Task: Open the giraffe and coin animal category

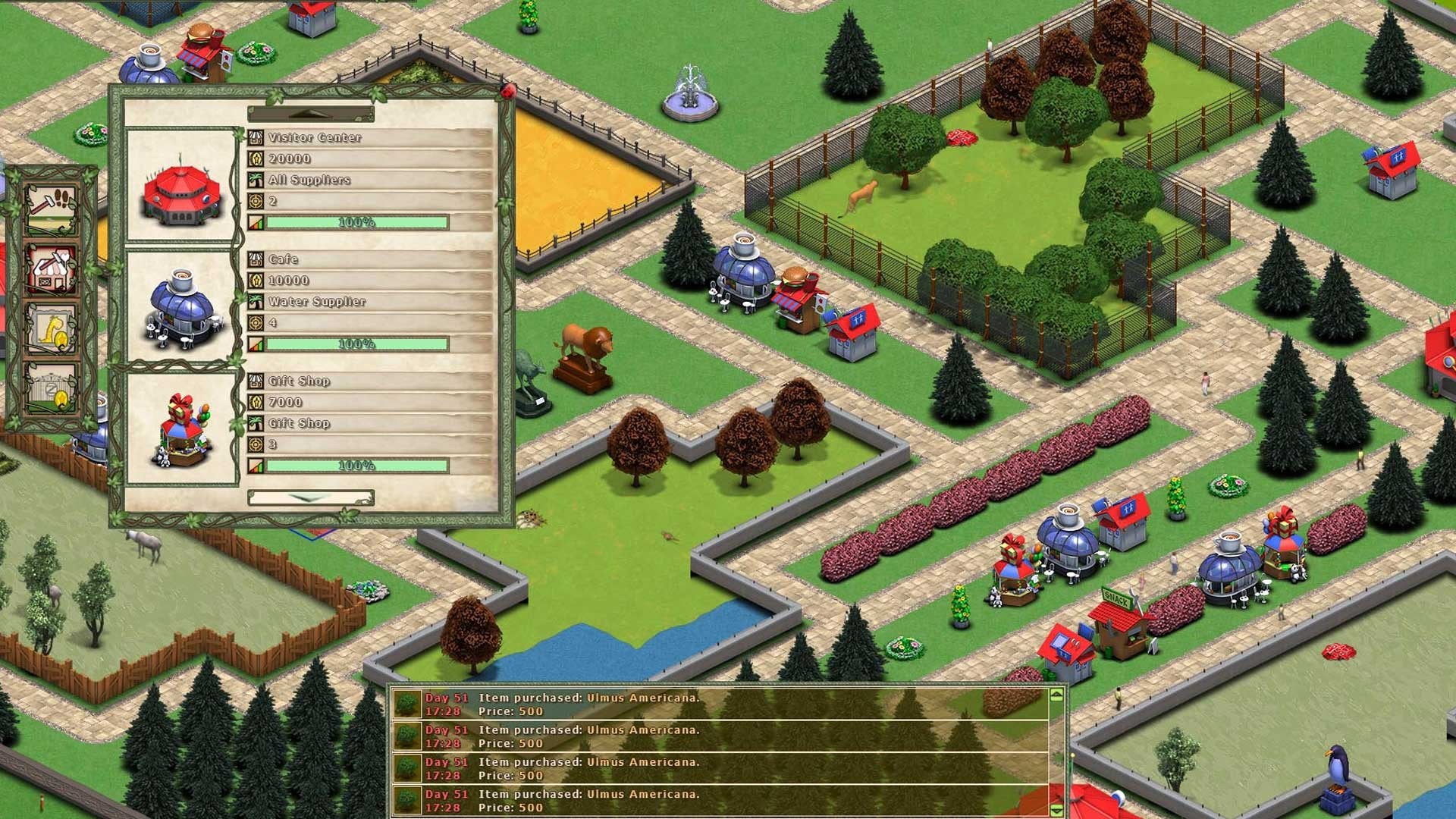Action: pyautogui.click(x=52, y=330)
